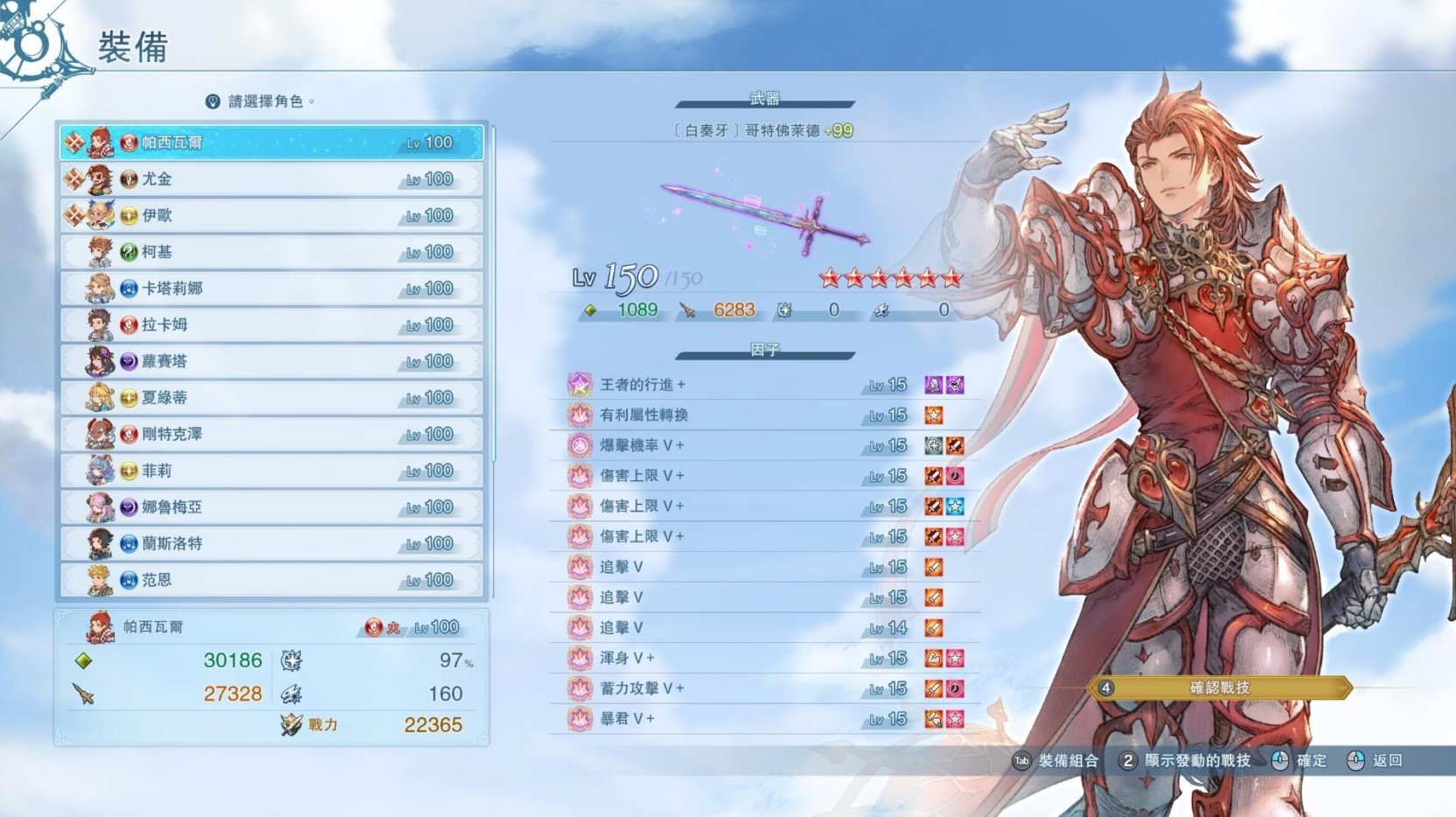The image size is (1456, 817).
Task: Click the critical rate icon next to 97%
Action: click(289, 660)
